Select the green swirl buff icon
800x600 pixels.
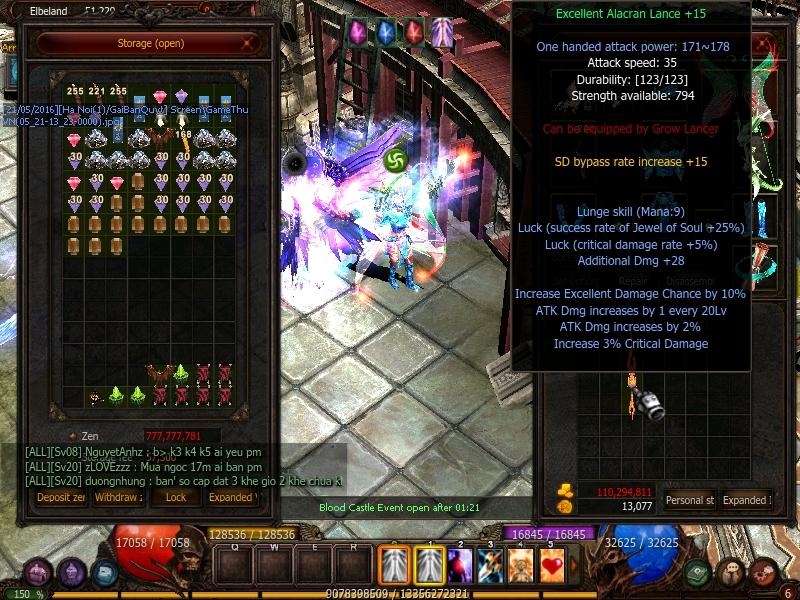point(394,159)
